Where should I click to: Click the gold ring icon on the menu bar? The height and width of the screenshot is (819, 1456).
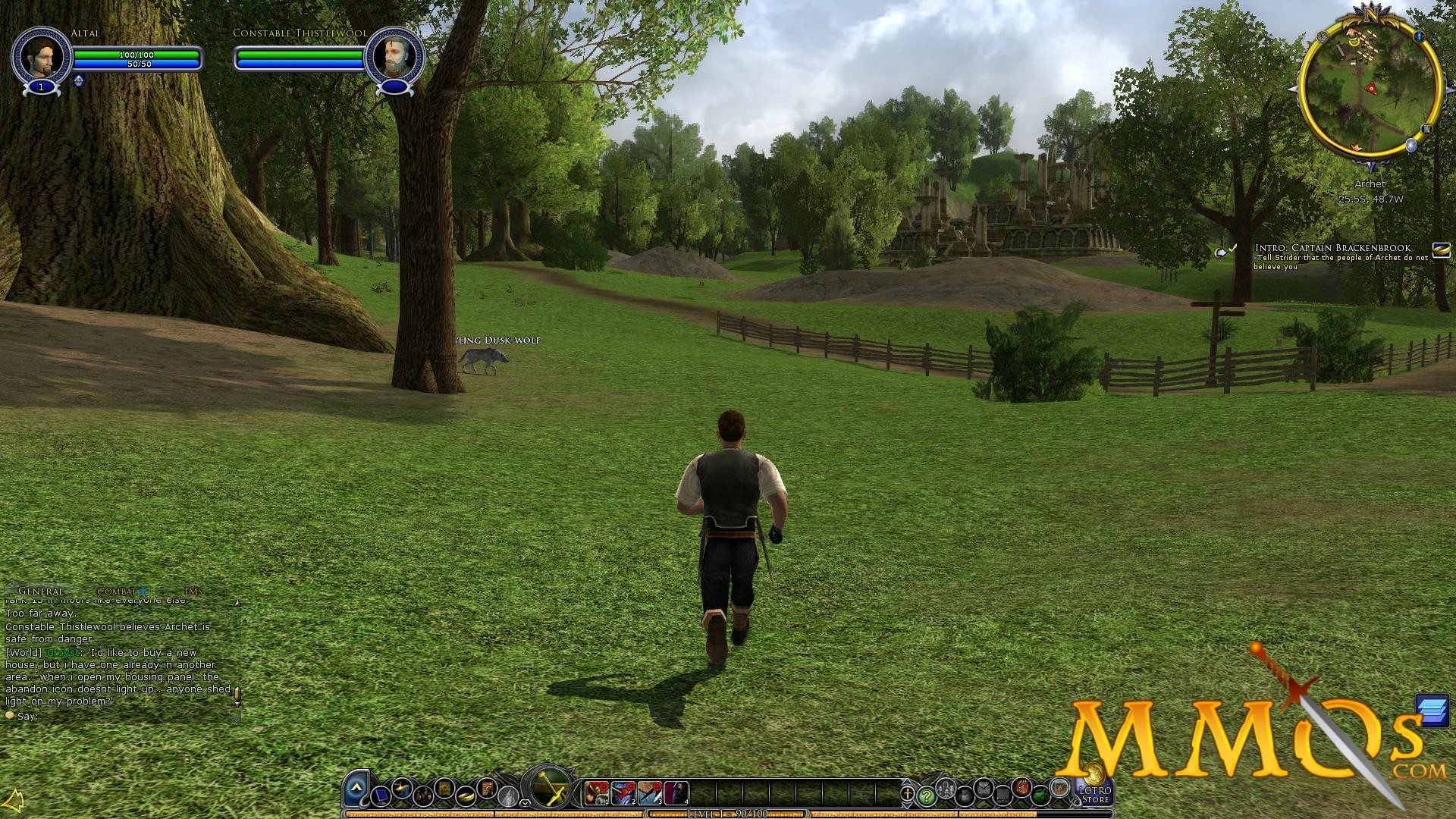pyautogui.click(x=466, y=794)
